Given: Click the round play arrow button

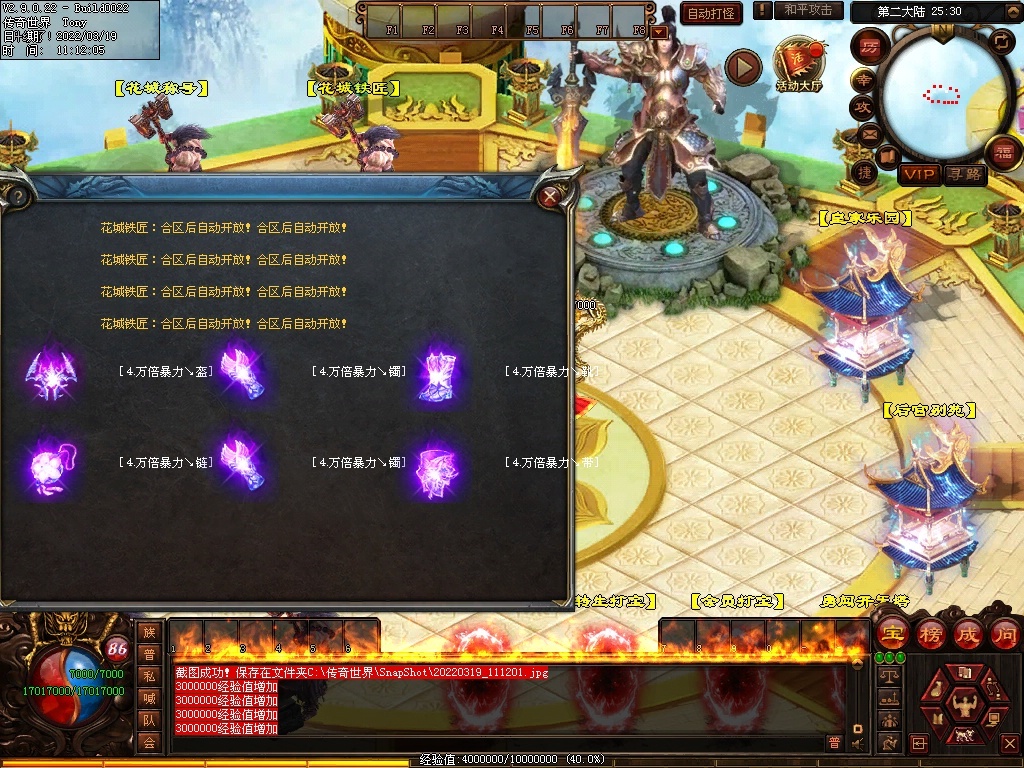Looking at the screenshot, I should point(743,67).
